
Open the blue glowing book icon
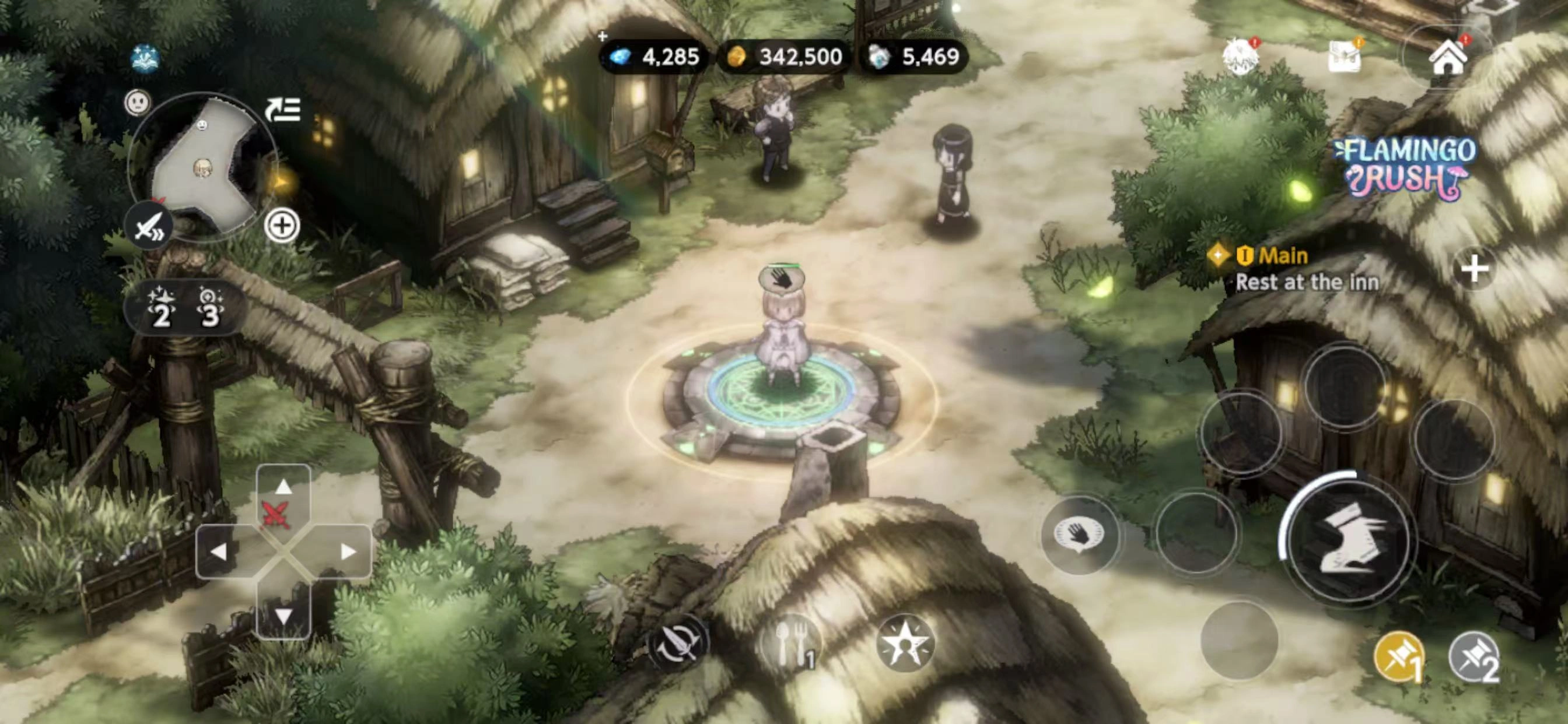145,58
